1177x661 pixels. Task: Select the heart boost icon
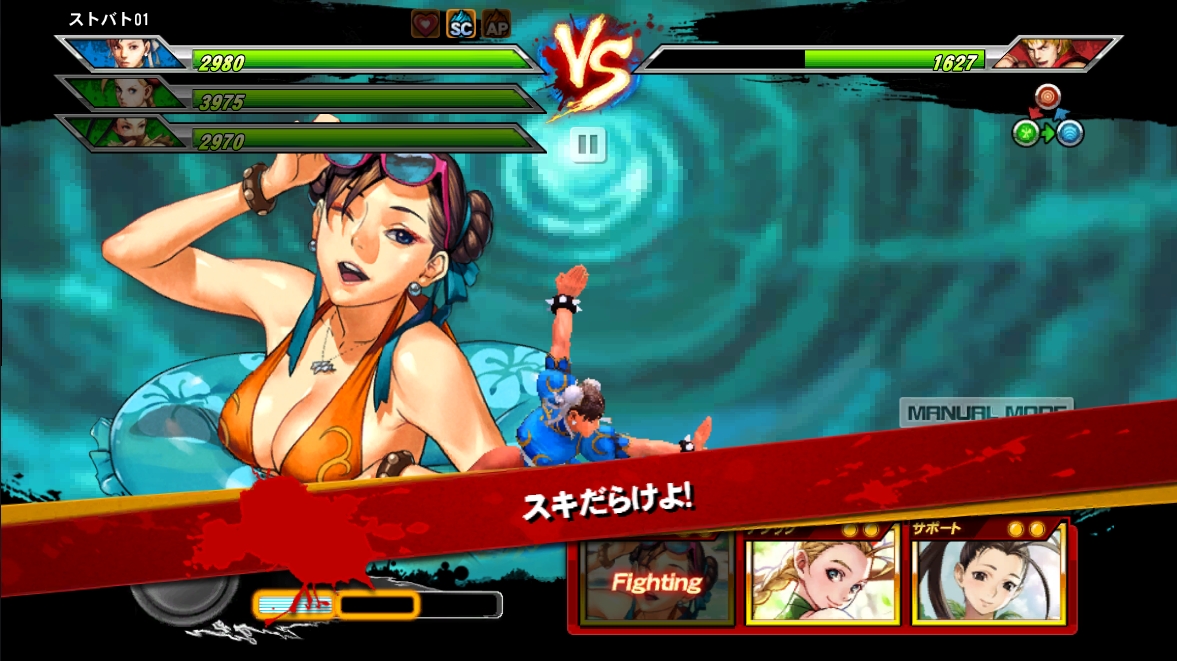(425, 25)
